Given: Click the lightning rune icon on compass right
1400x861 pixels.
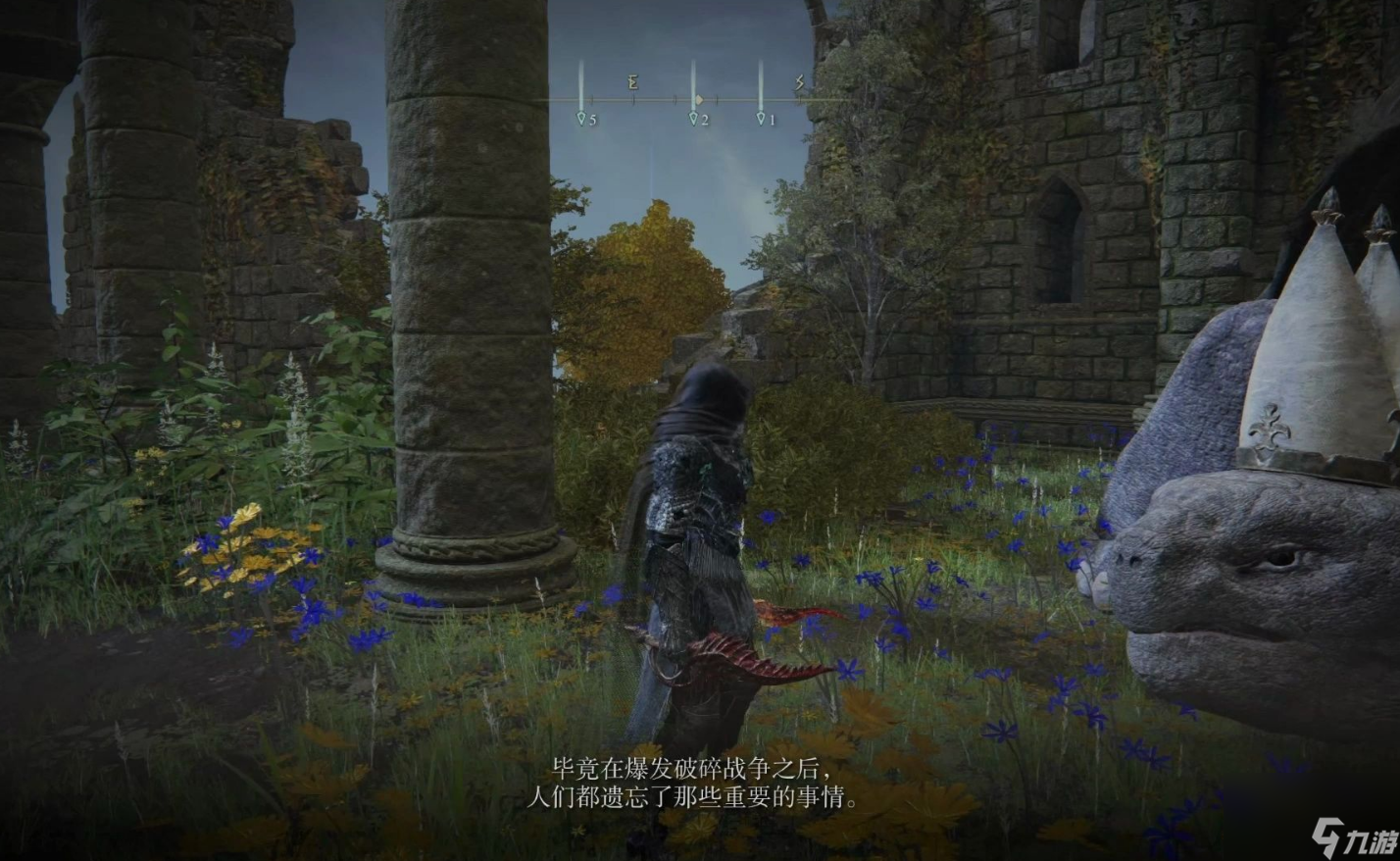Looking at the screenshot, I should tap(800, 83).
